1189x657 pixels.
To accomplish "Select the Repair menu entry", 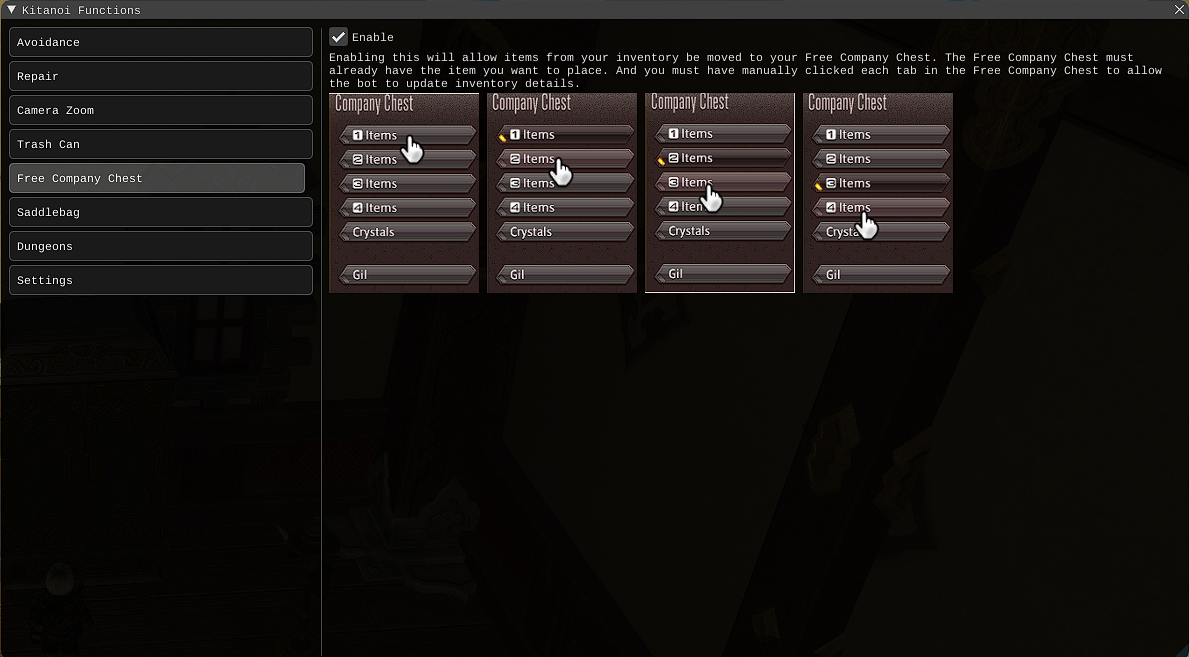I will tap(160, 76).
